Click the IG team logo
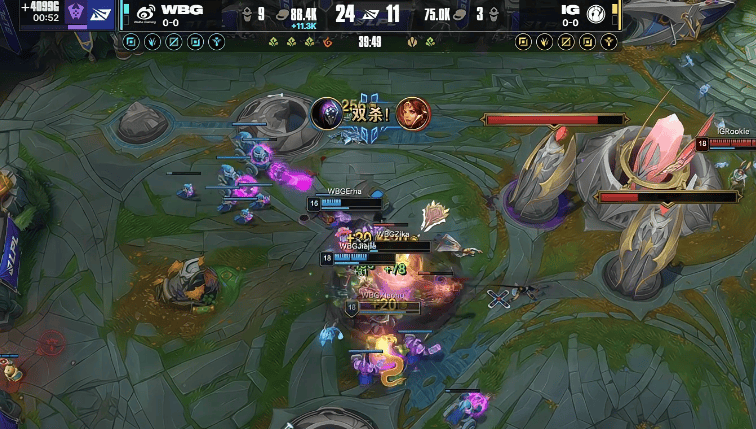Viewport: 756px width, 429px height. [x=595, y=14]
